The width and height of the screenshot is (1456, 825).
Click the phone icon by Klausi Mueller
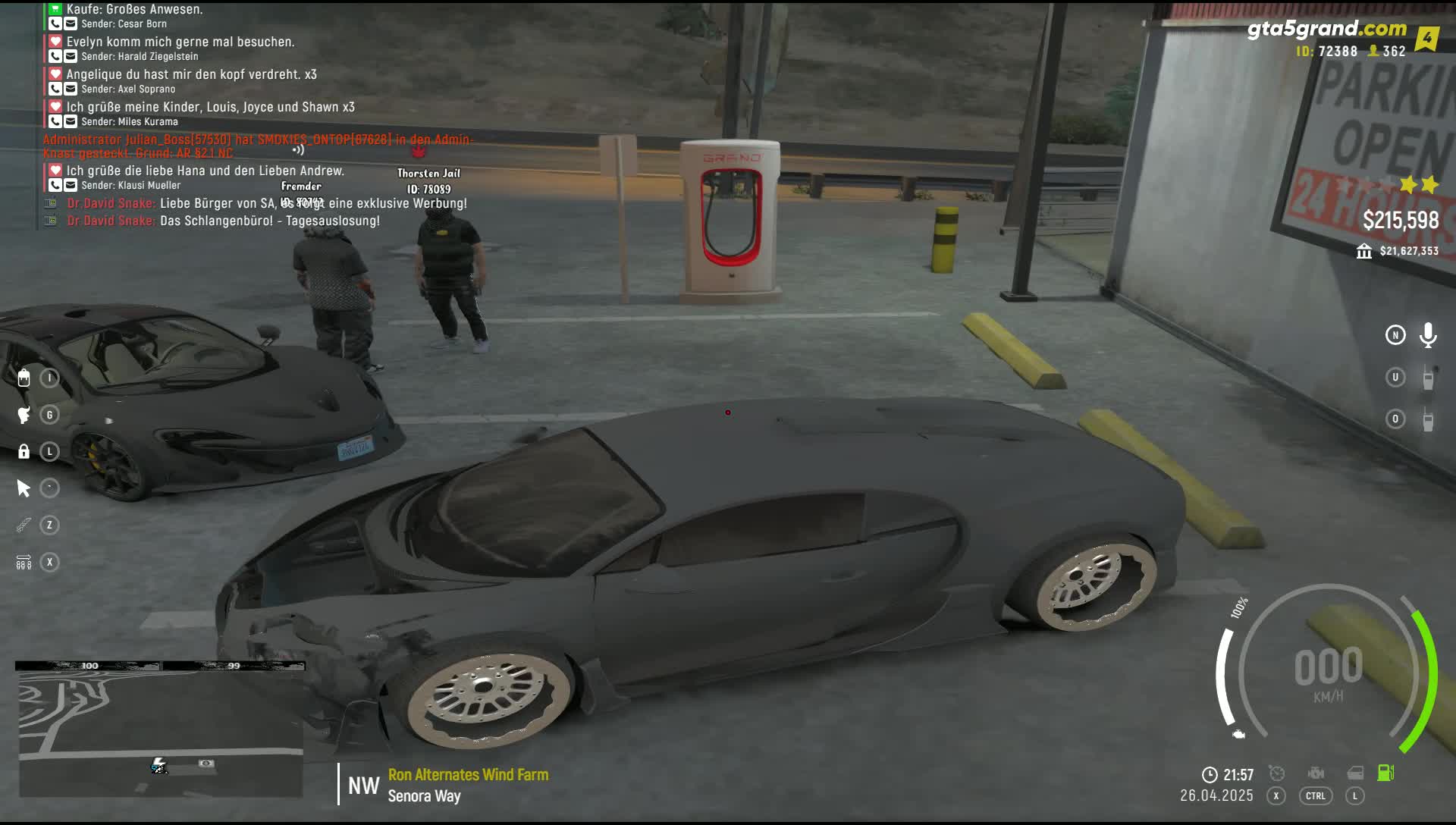click(x=55, y=185)
